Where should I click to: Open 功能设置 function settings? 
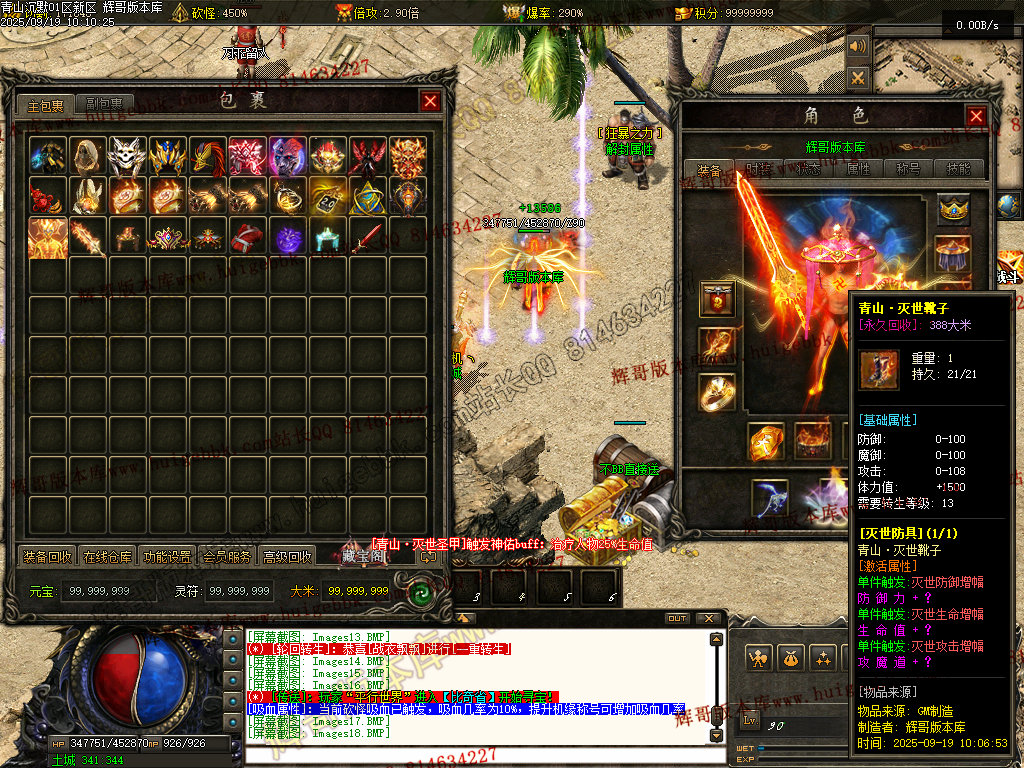point(167,556)
